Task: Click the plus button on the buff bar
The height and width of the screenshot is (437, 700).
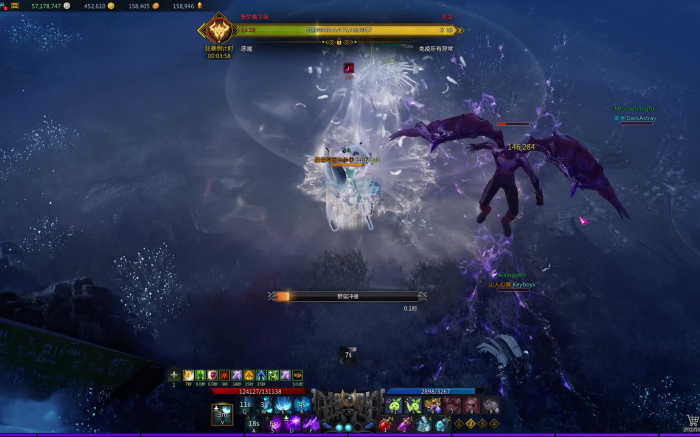Action: [174, 375]
